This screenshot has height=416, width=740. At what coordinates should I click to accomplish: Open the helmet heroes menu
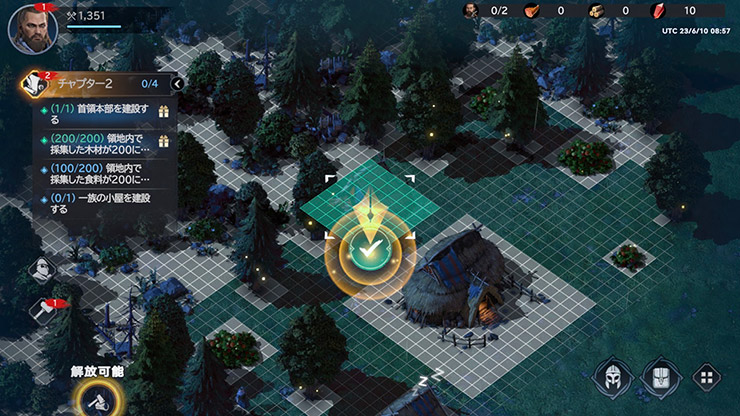(613, 377)
